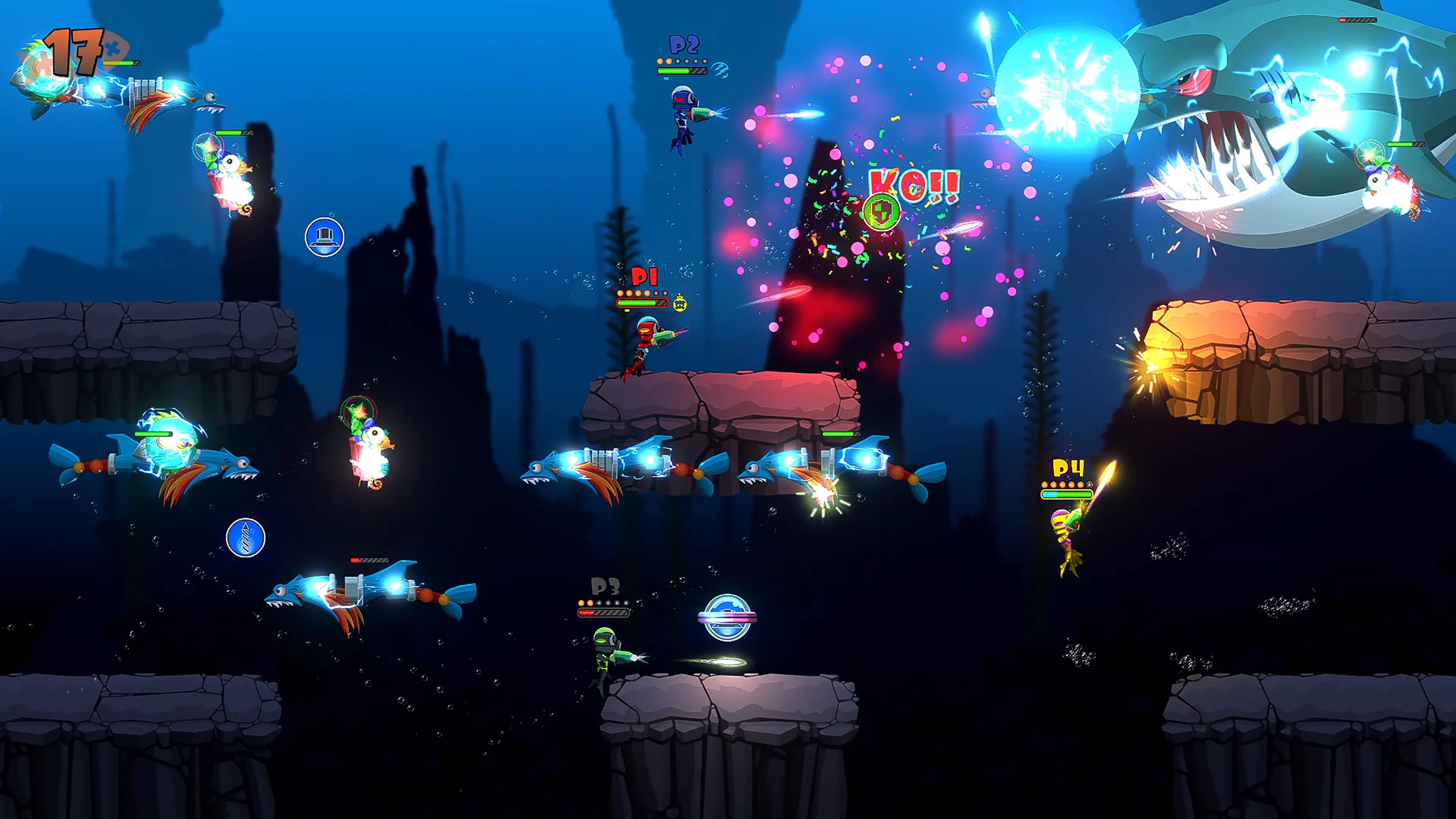The image size is (1456, 819).
Task: Click P4's blue ammo gauge
Action: tap(1050, 496)
